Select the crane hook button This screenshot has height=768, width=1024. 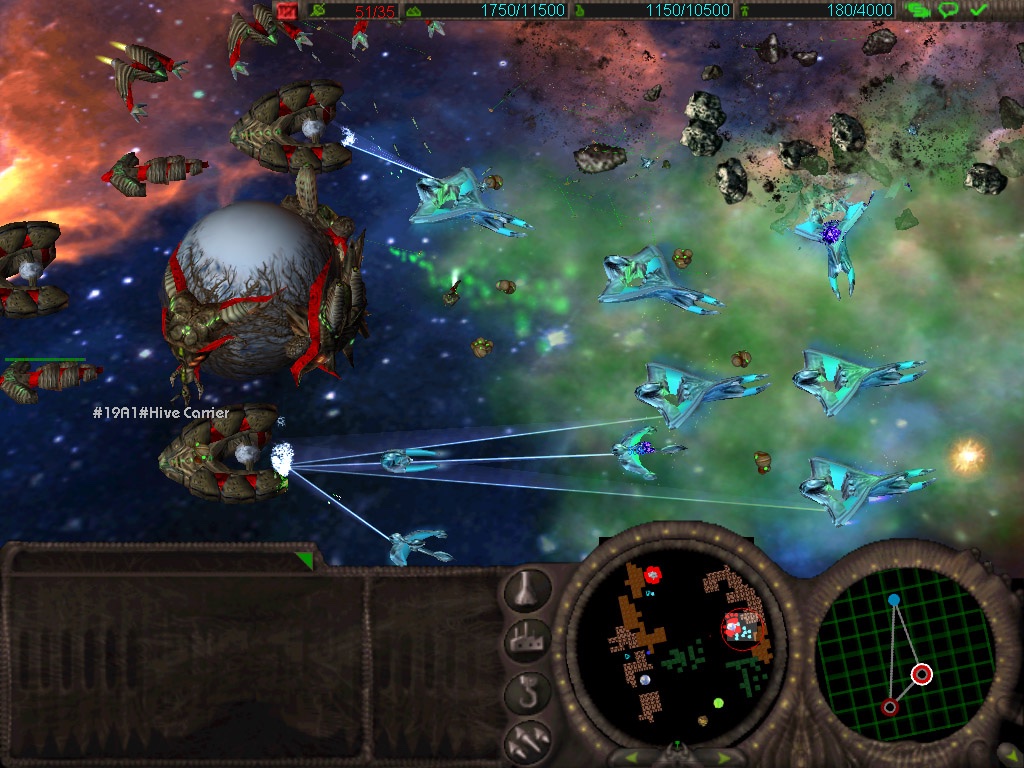click(527, 692)
